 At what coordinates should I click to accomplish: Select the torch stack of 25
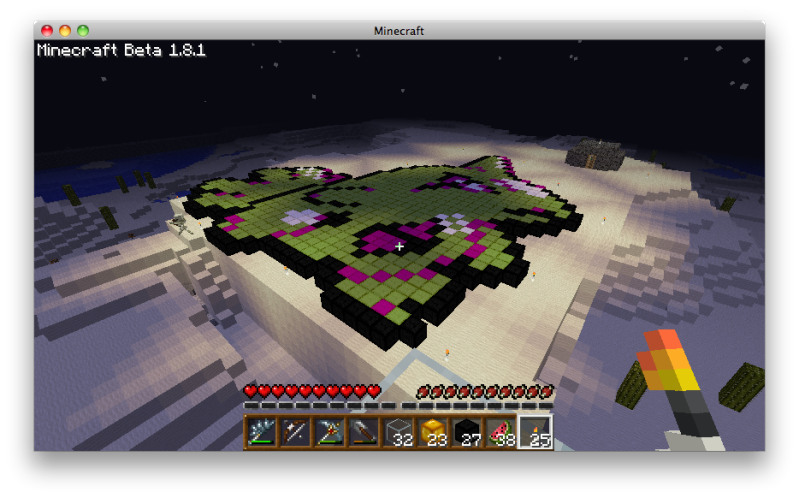pyautogui.click(x=534, y=433)
